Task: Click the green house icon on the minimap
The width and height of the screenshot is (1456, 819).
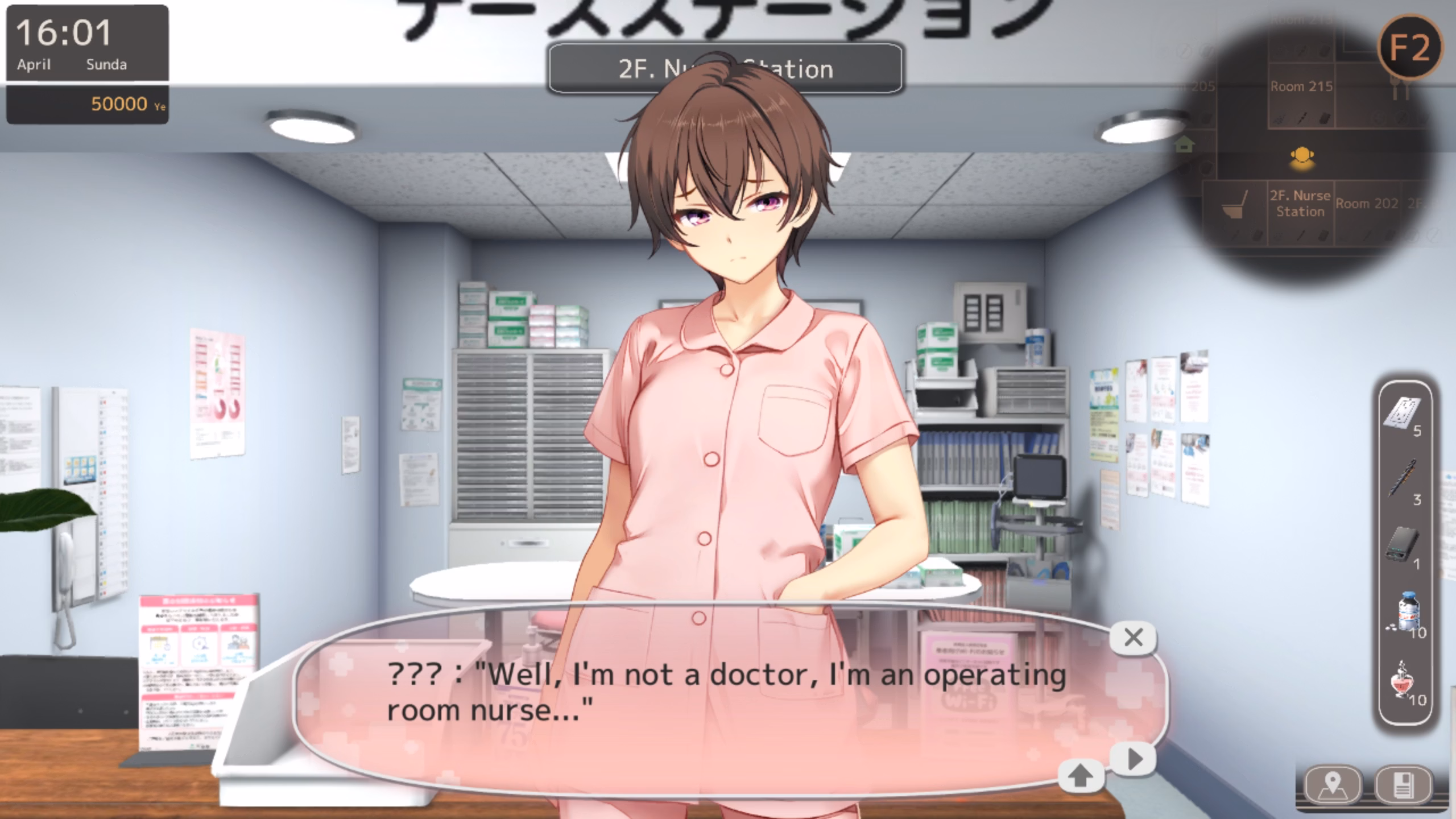Action: pyautogui.click(x=1184, y=145)
